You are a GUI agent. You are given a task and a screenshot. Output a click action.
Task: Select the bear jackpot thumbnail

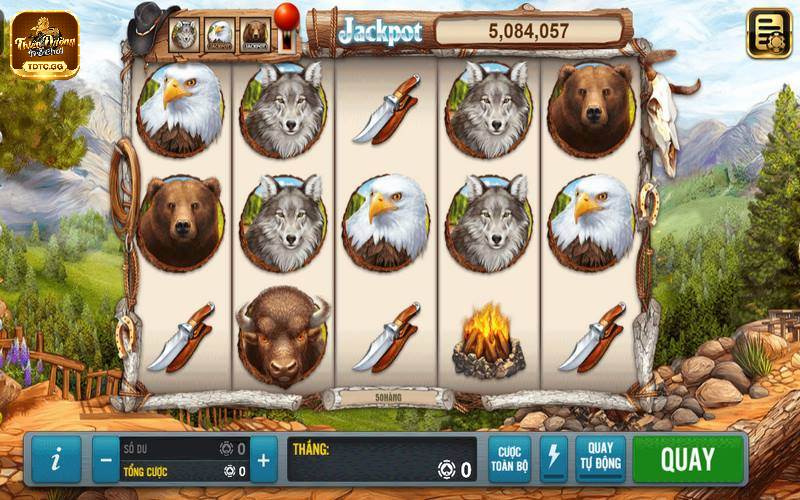pos(255,36)
